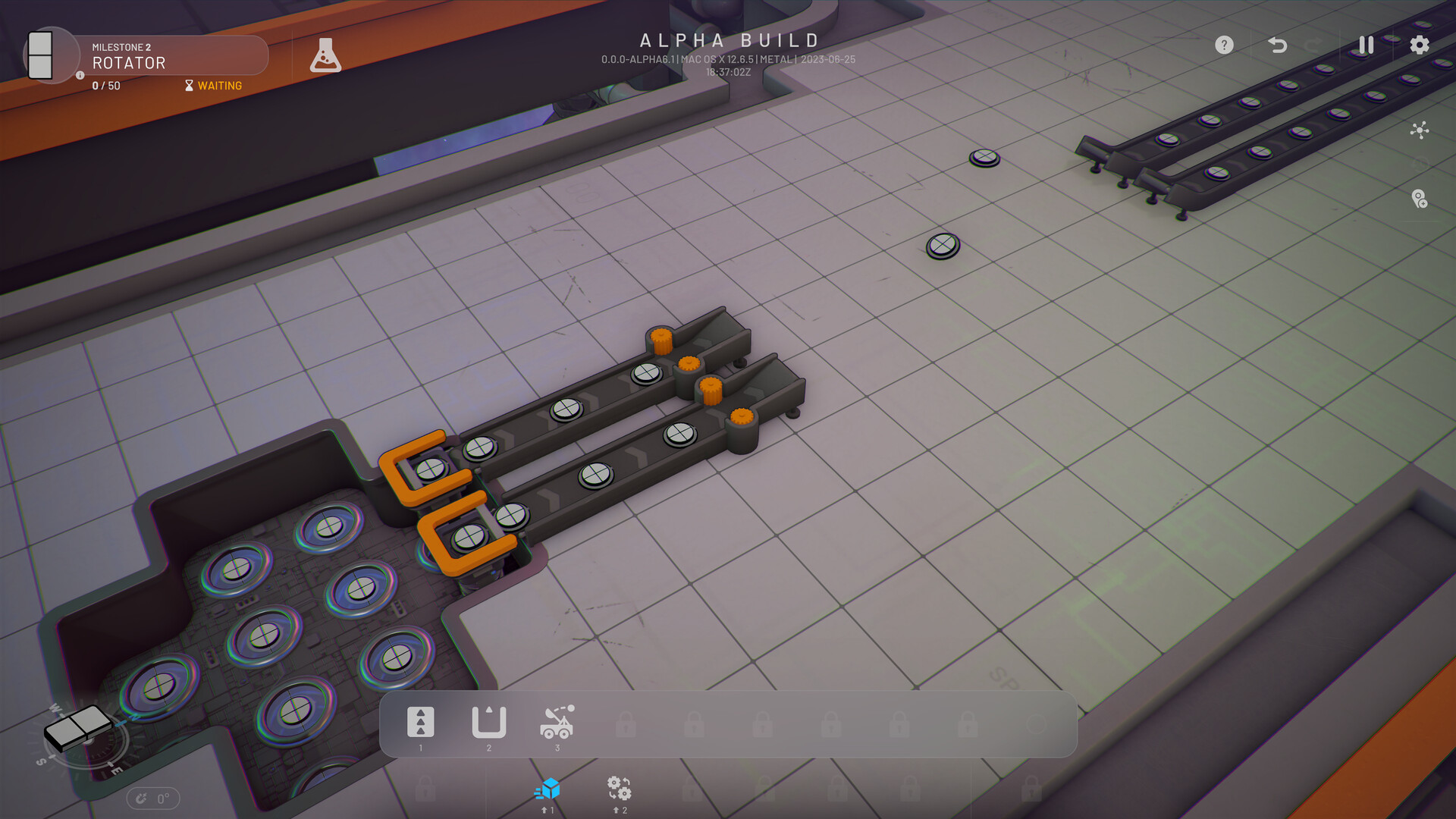Pause the game simulation
Image resolution: width=1456 pixels, height=819 pixels.
(1365, 45)
